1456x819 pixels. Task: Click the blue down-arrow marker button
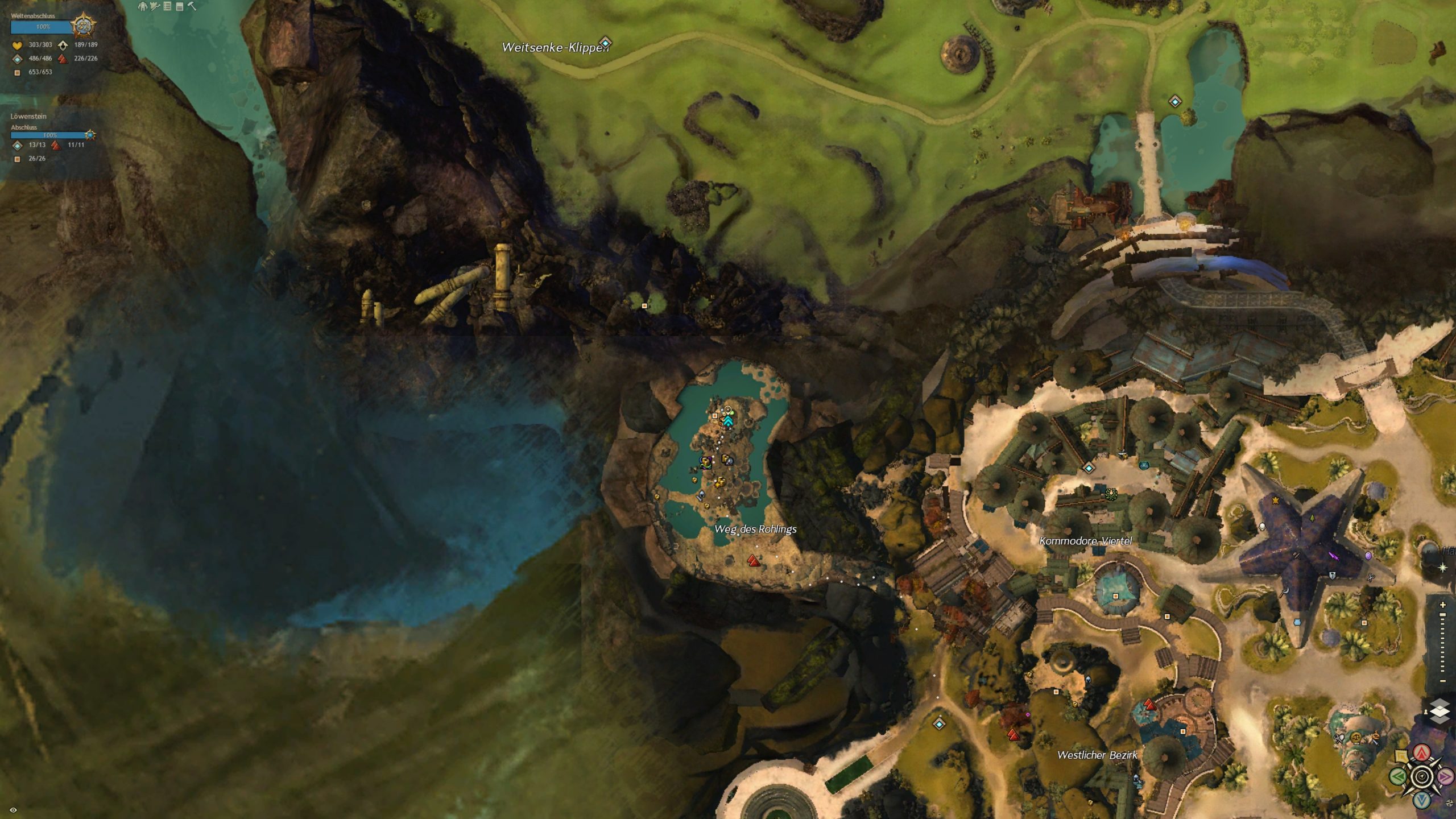[x=1422, y=800]
